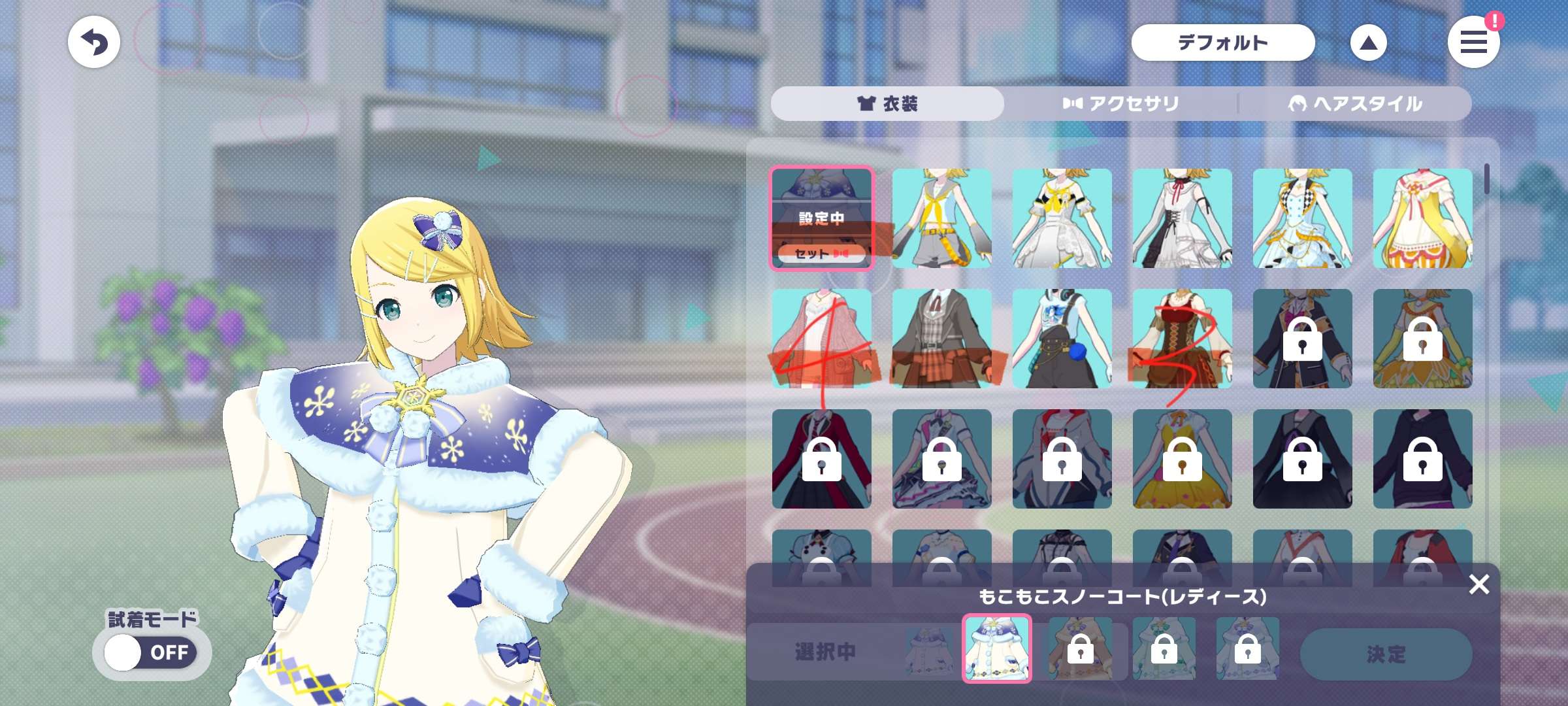The height and width of the screenshot is (706, 1568).
Task: Tap the locked brown coat color variant
Action: (x=1080, y=648)
